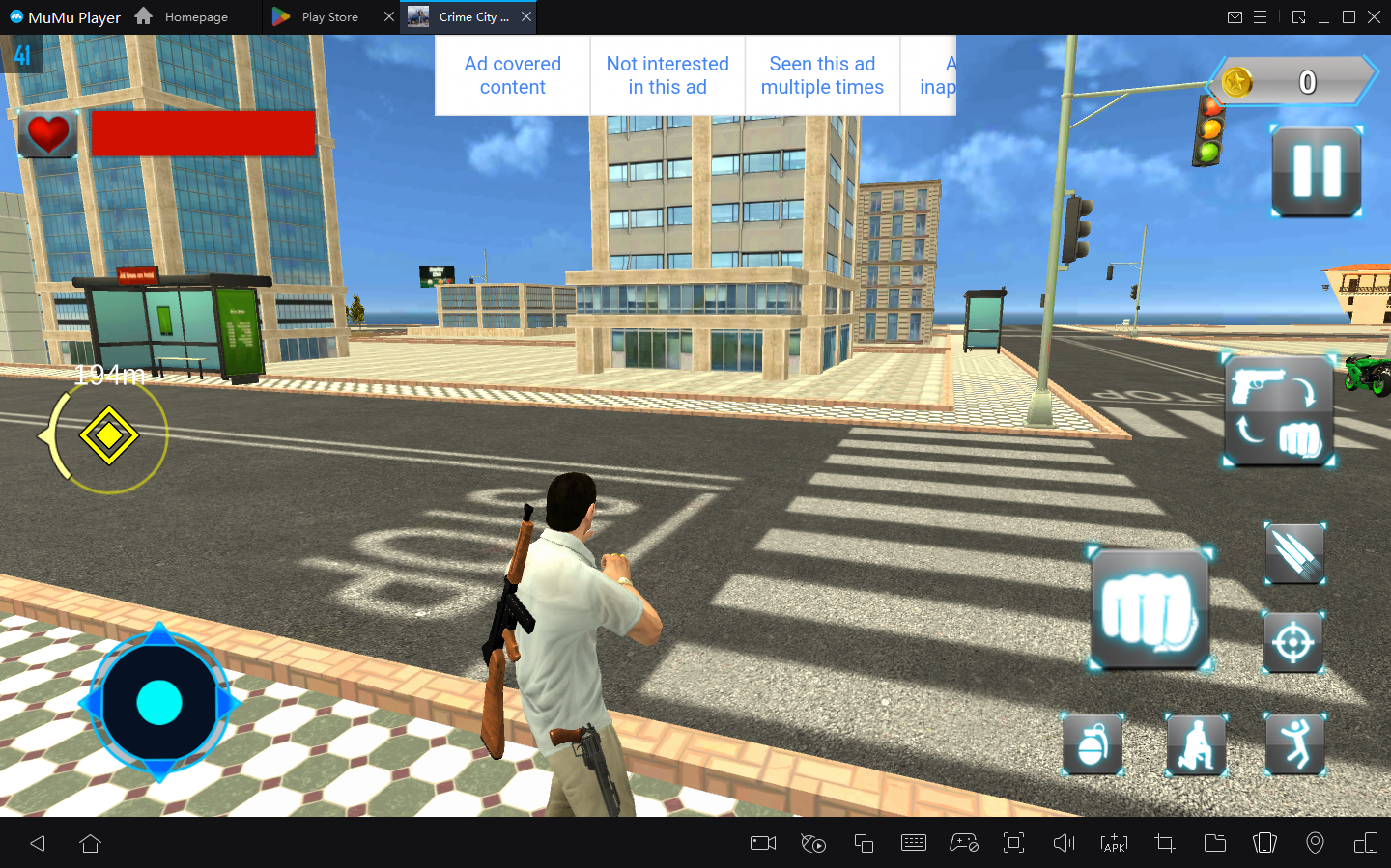This screenshot has width=1391, height=868.
Task: Pause the game
Action: [x=1316, y=171]
